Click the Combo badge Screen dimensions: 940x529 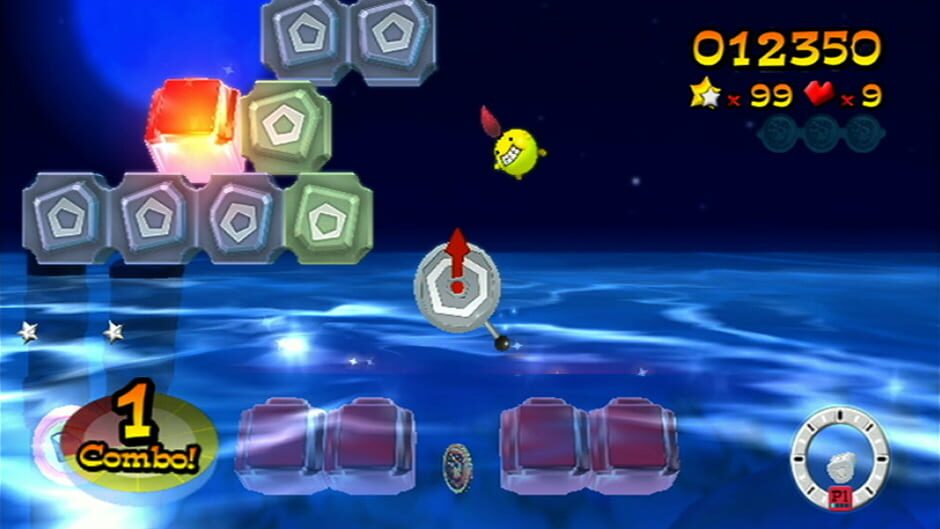139,440
